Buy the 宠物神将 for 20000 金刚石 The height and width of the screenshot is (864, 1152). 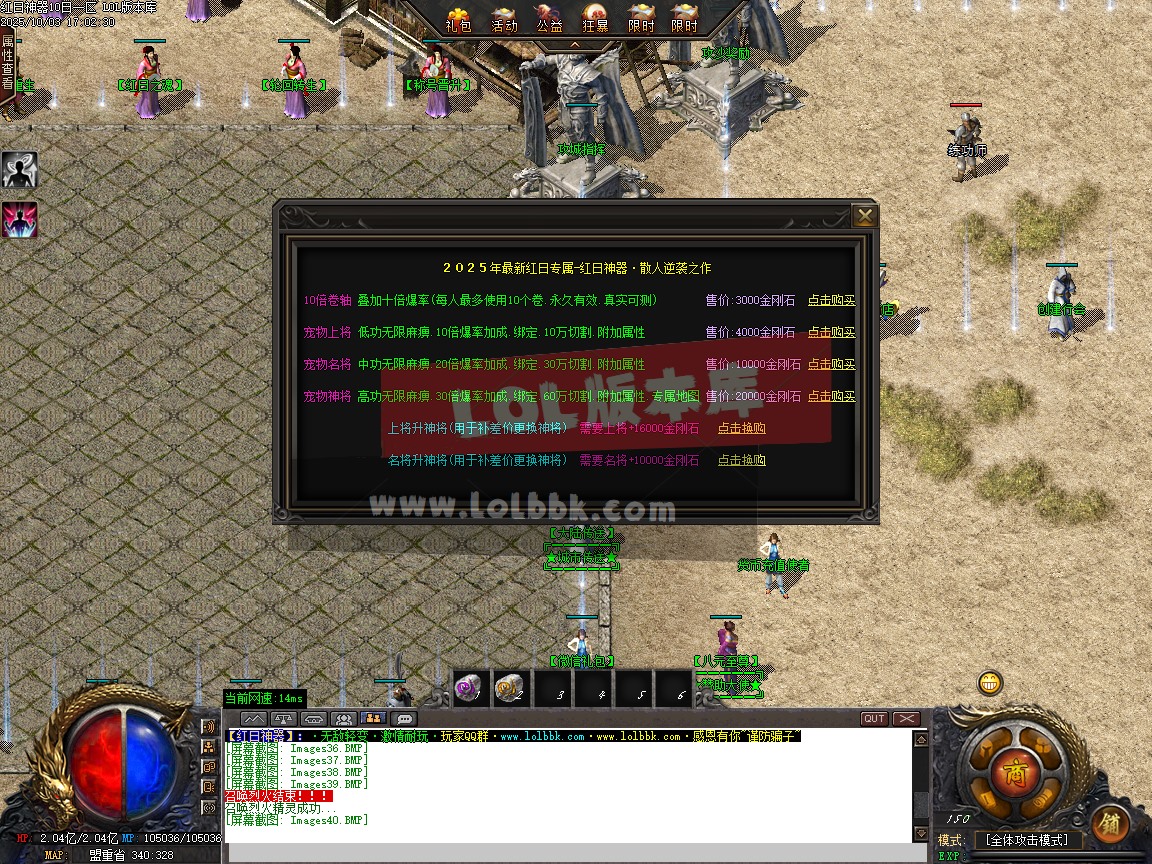[x=831, y=396]
